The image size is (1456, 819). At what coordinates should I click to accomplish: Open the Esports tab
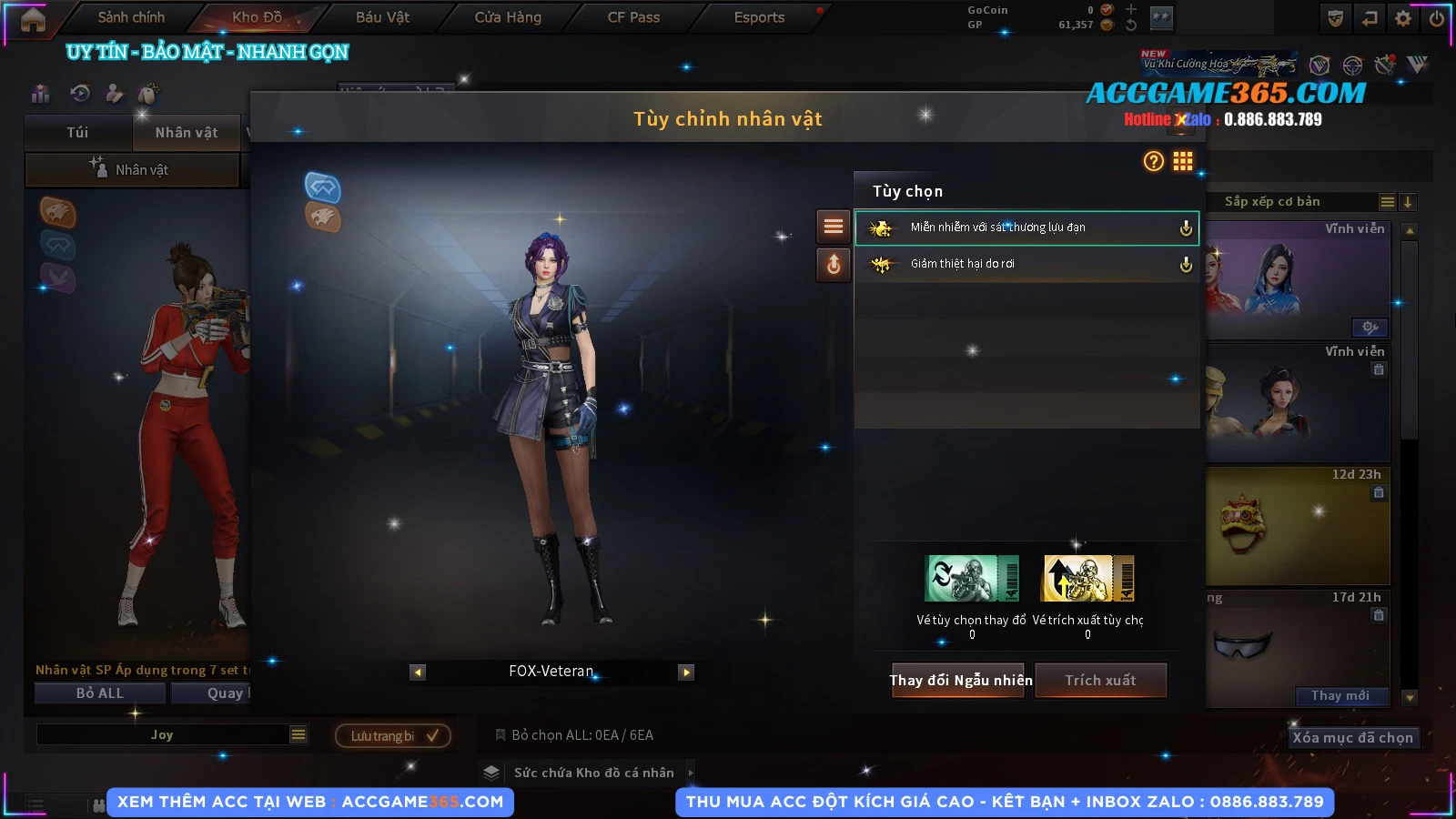[759, 17]
